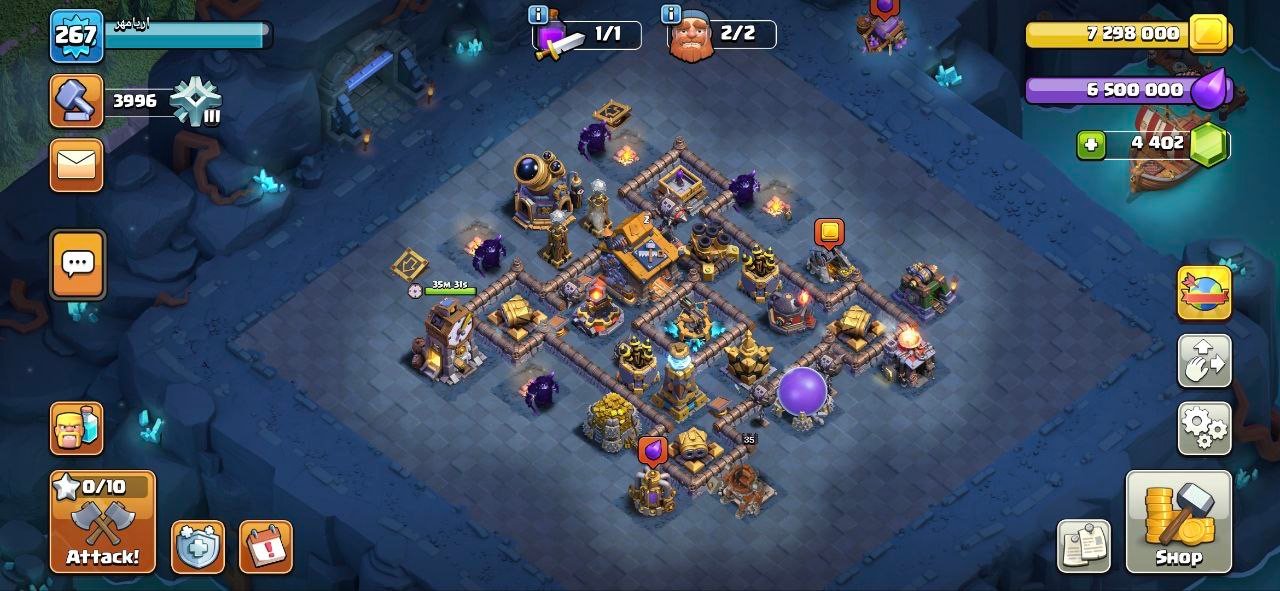The height and width of the screenshot is (591, 1280).
Task: Open the hammer trophy ranking button
Action: point(76,101)
